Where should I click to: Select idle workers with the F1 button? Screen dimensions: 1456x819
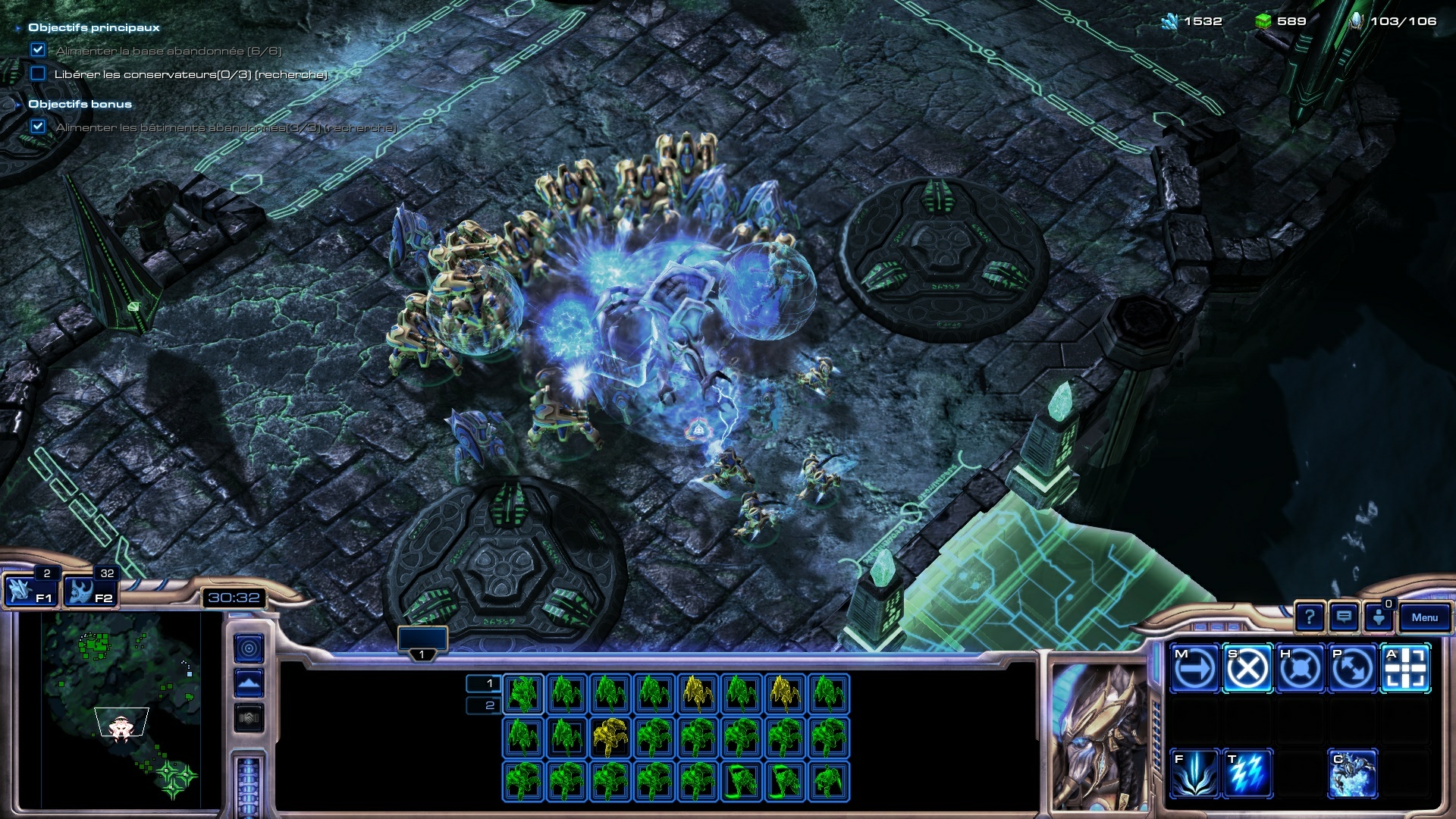tap(30, 591)
